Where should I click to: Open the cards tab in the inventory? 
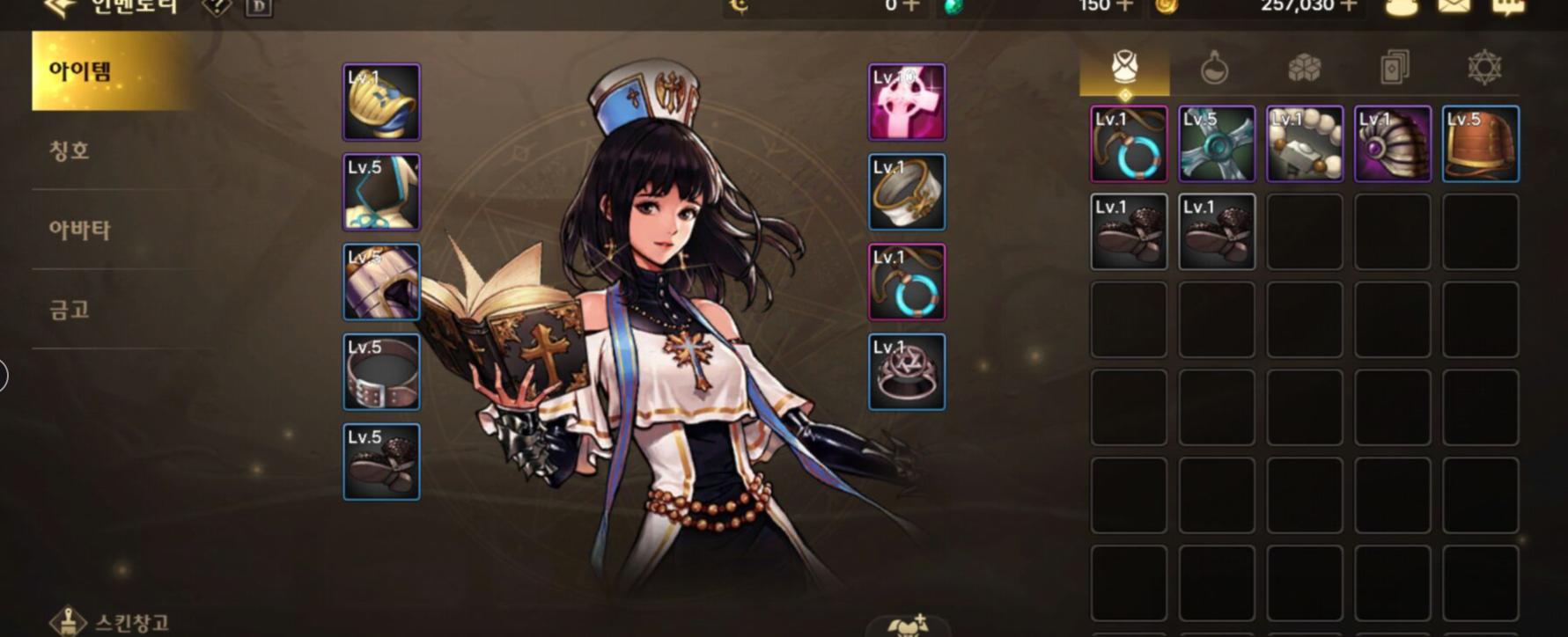1396,68
